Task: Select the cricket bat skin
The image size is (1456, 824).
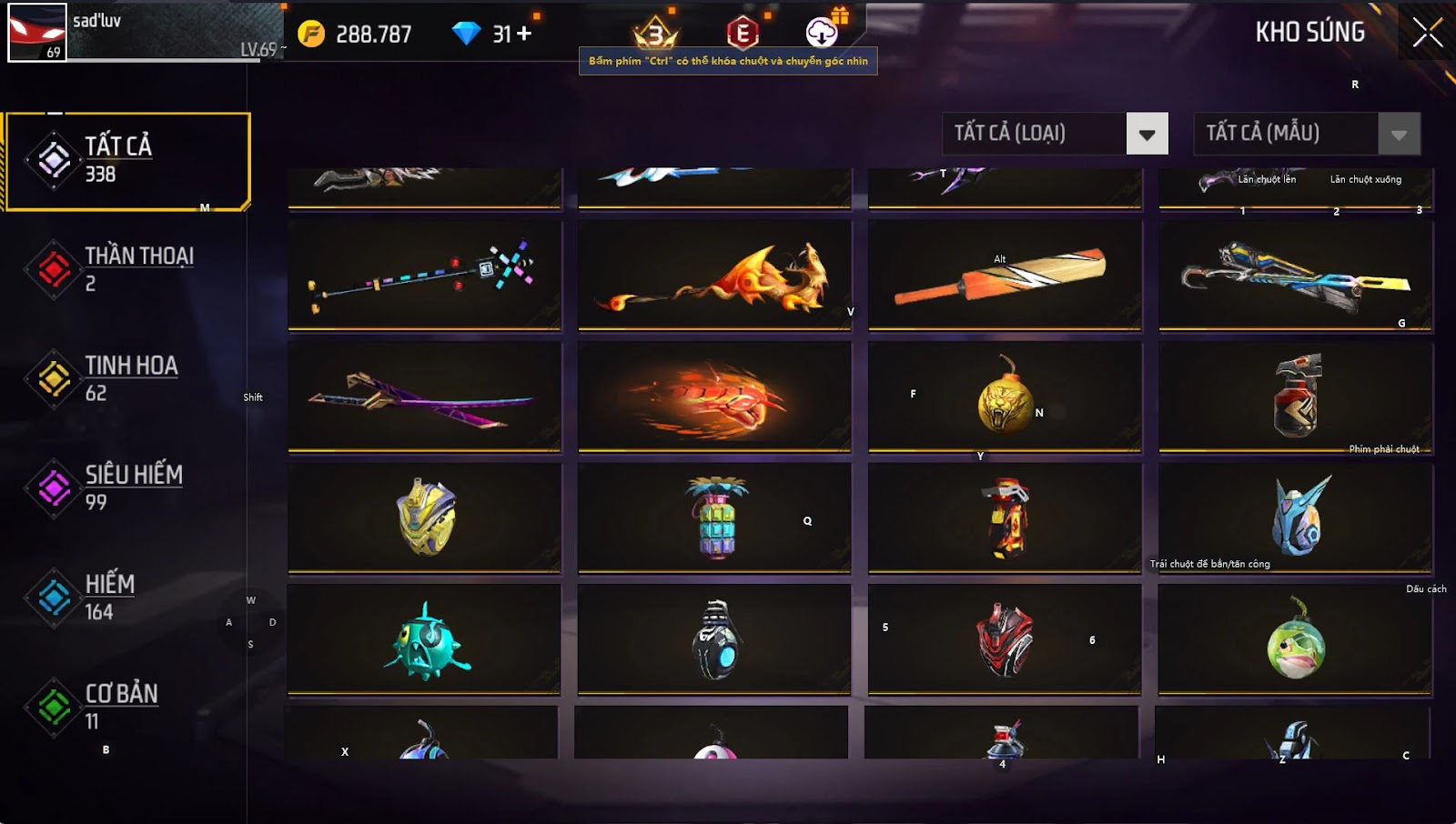Action: pos(1005,275)
